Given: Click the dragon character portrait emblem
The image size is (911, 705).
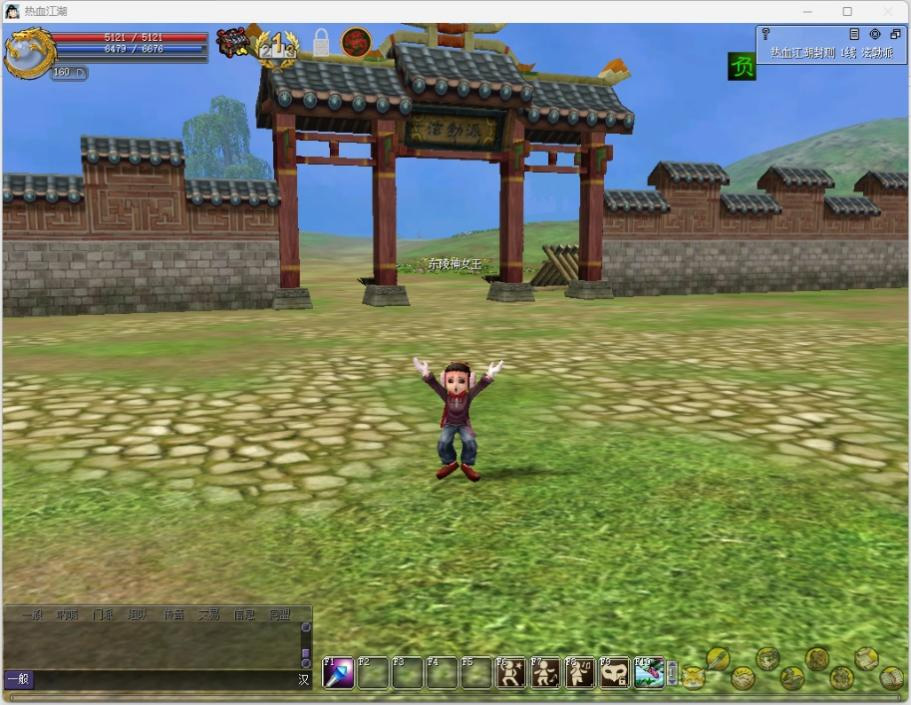Looking at the screenshot, I should click(x=29, y=53).
